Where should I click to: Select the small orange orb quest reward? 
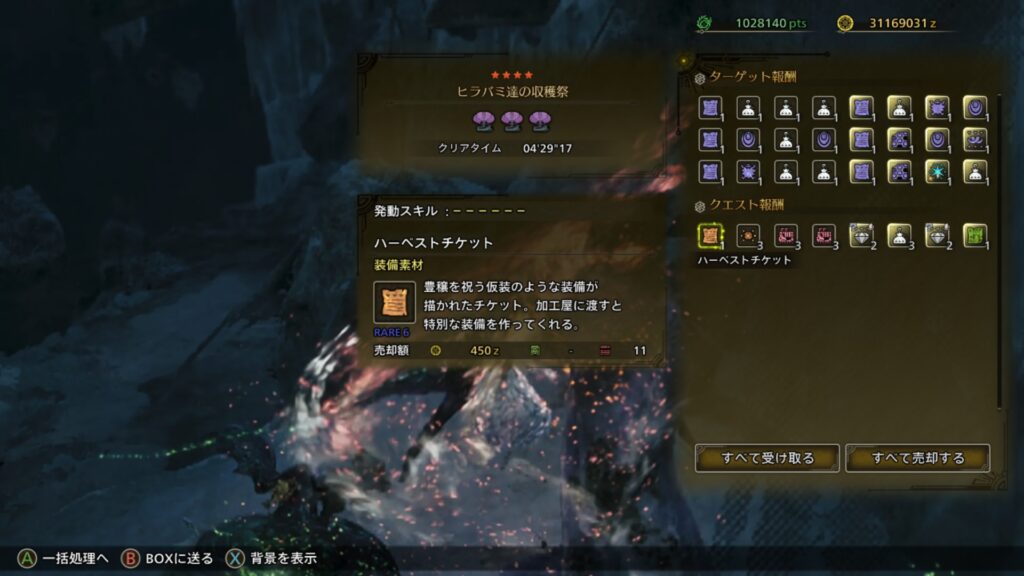747,235
